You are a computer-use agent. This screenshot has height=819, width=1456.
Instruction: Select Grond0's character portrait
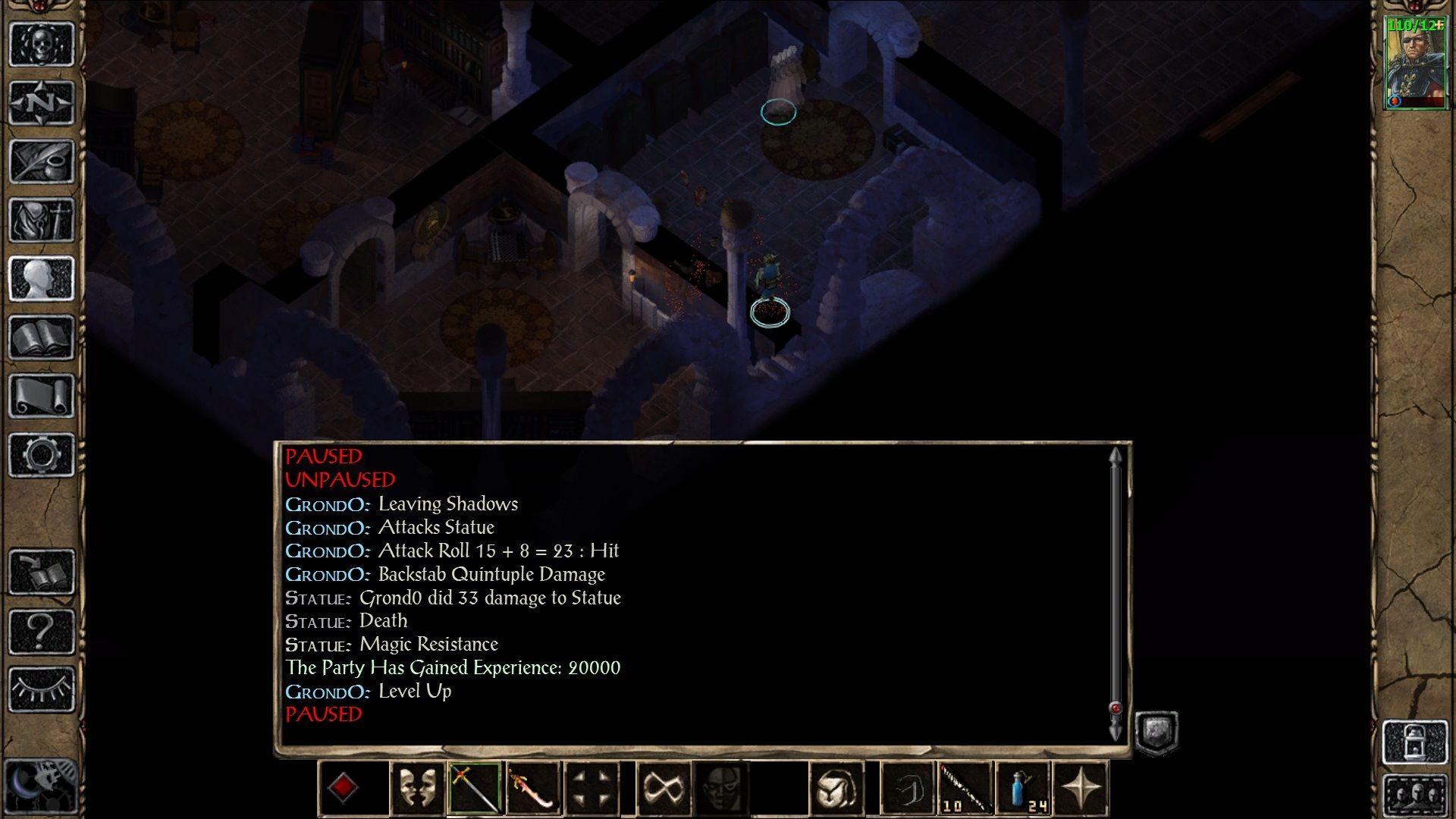point(1414,64)
